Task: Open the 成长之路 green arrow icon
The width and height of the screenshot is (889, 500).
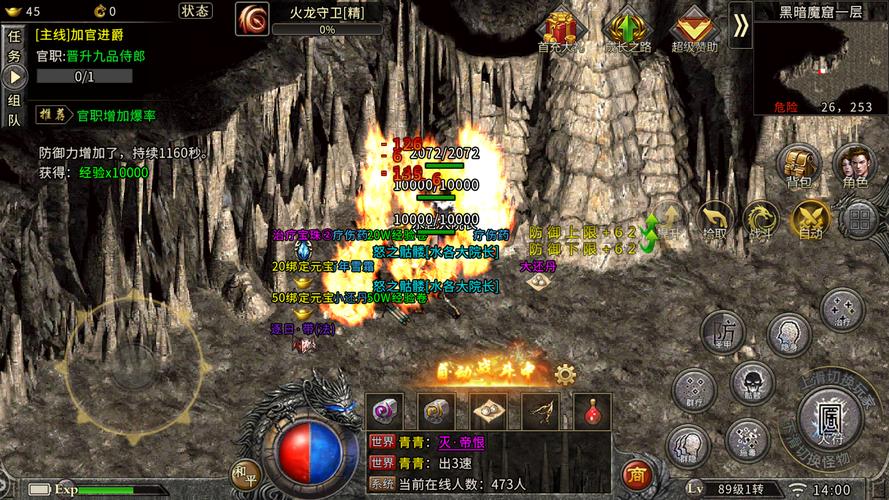Action: pyautogui.click(x=627, y=28)
